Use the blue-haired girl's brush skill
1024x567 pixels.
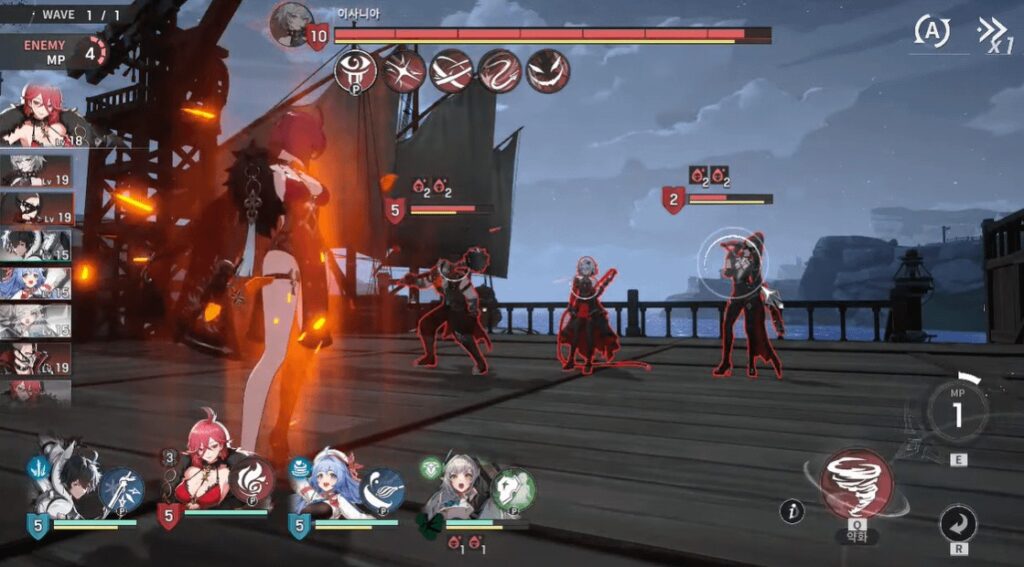pos(382,489)
